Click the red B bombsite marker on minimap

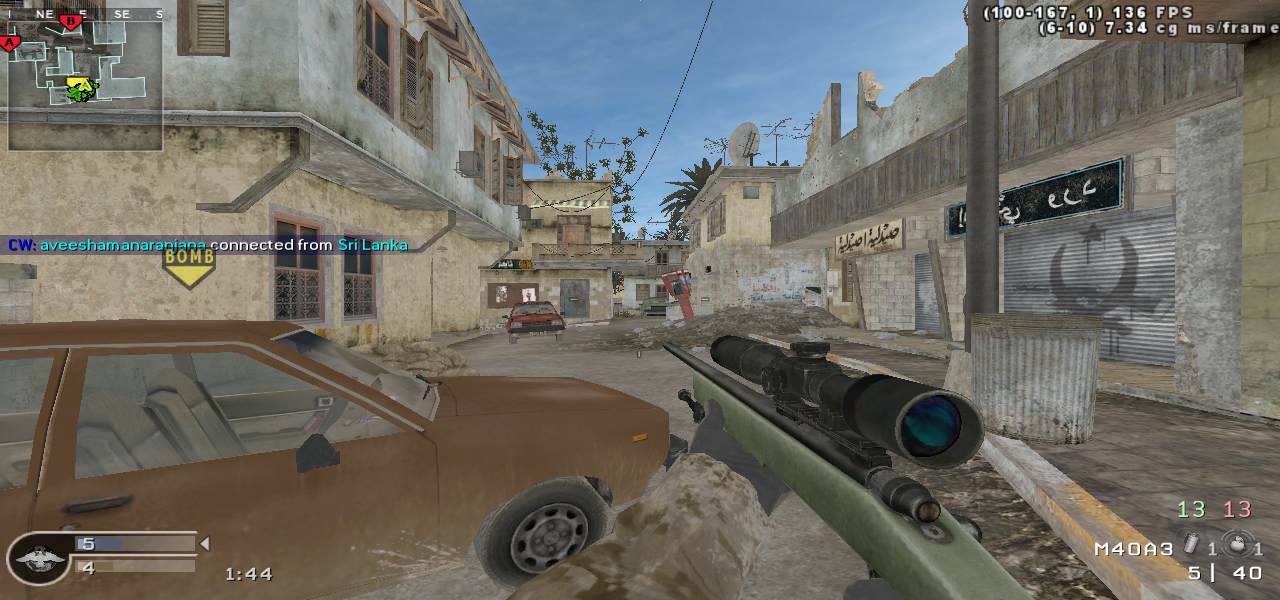[x=70, y=21]
